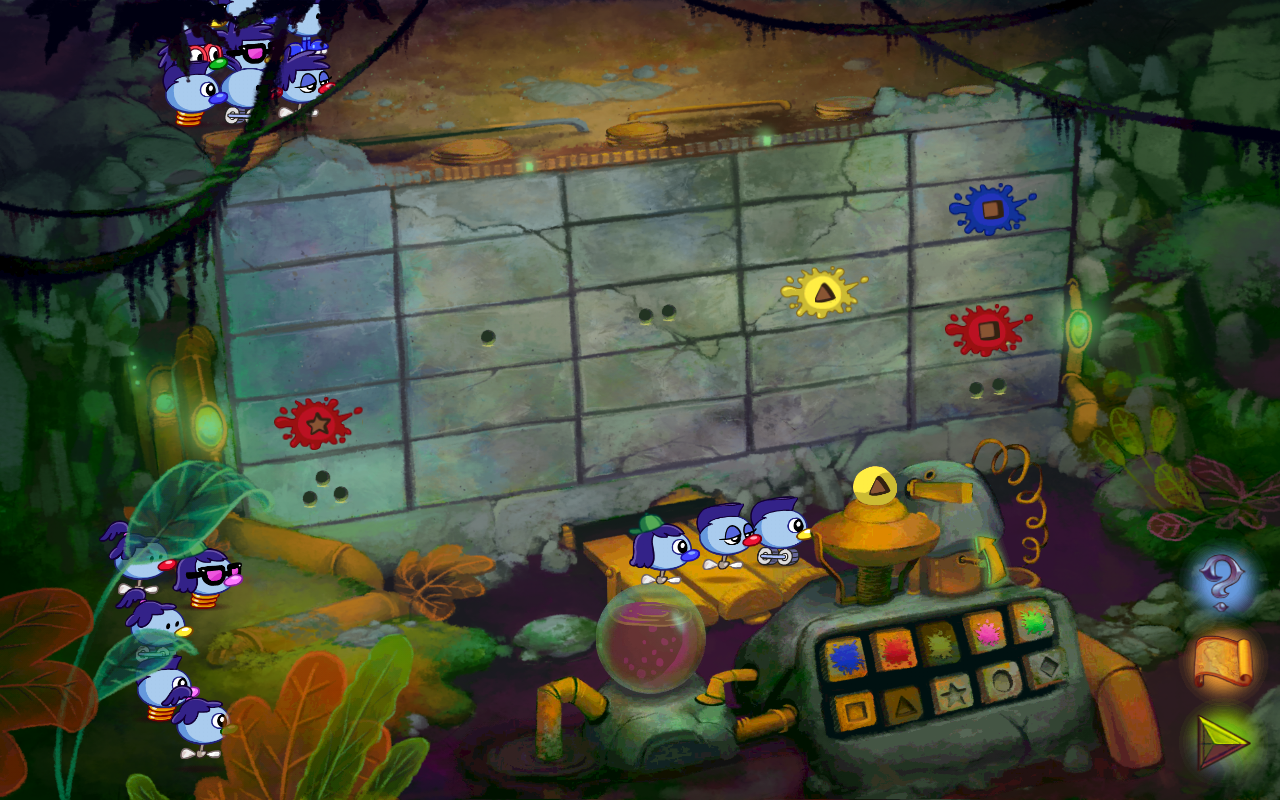The height and width of the screenshot is (800, 1280).
Task: Select the Zoombini wearing sunglasses on the leaf
Action: [208, 573]
